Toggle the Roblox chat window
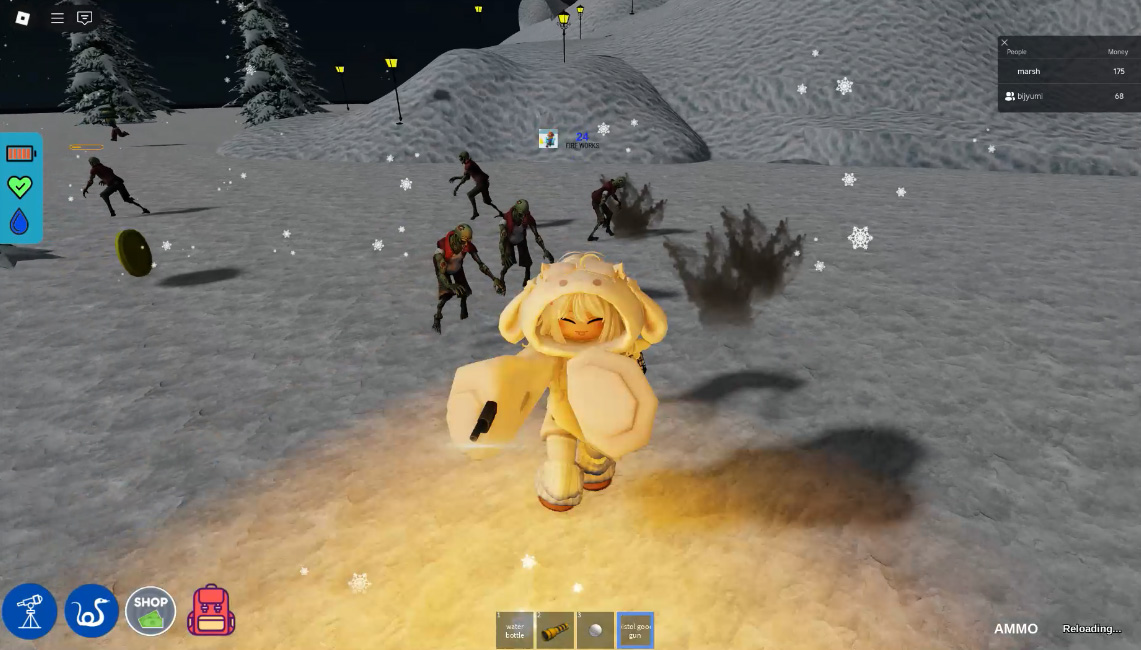Image resolution: width=1141 pixels, height=650 pixels. (85, 18)
